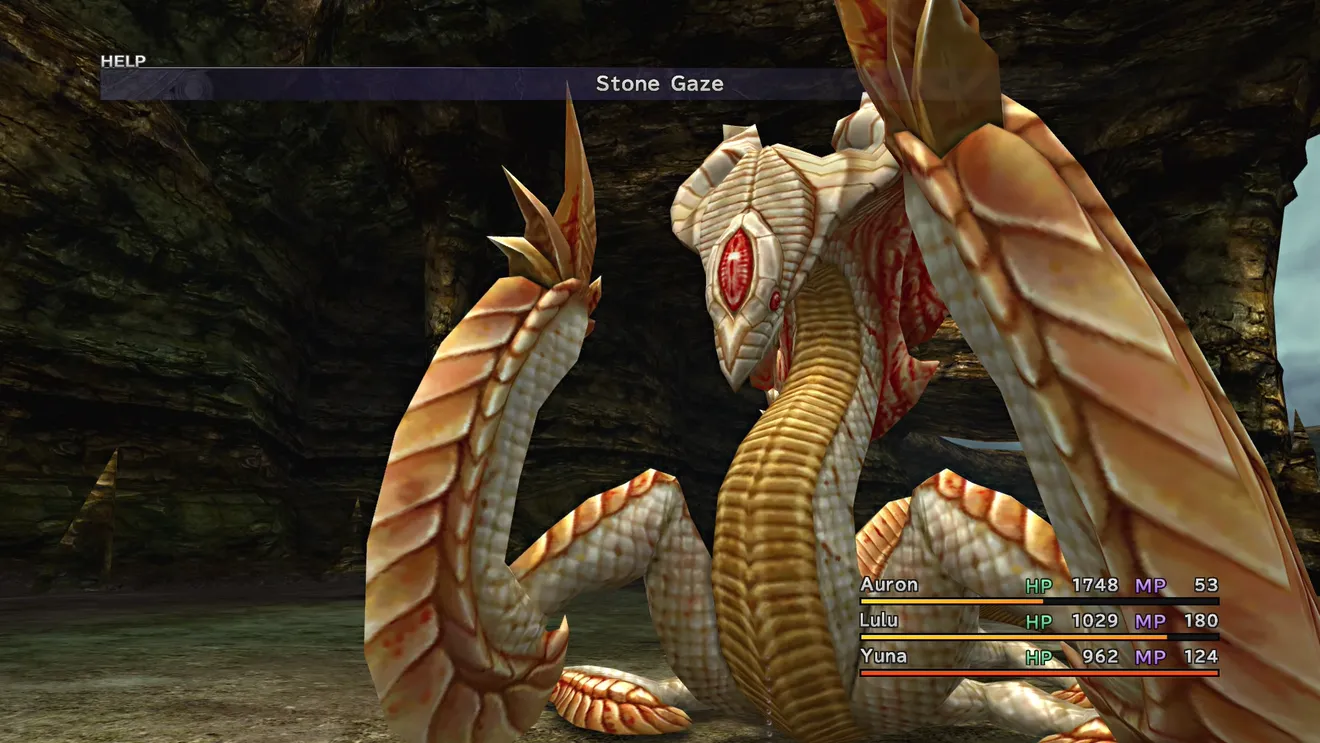This screenshot has height=743, width=1320.
Task: Choose Lulu's party status row
Action: pos(1038,622)
